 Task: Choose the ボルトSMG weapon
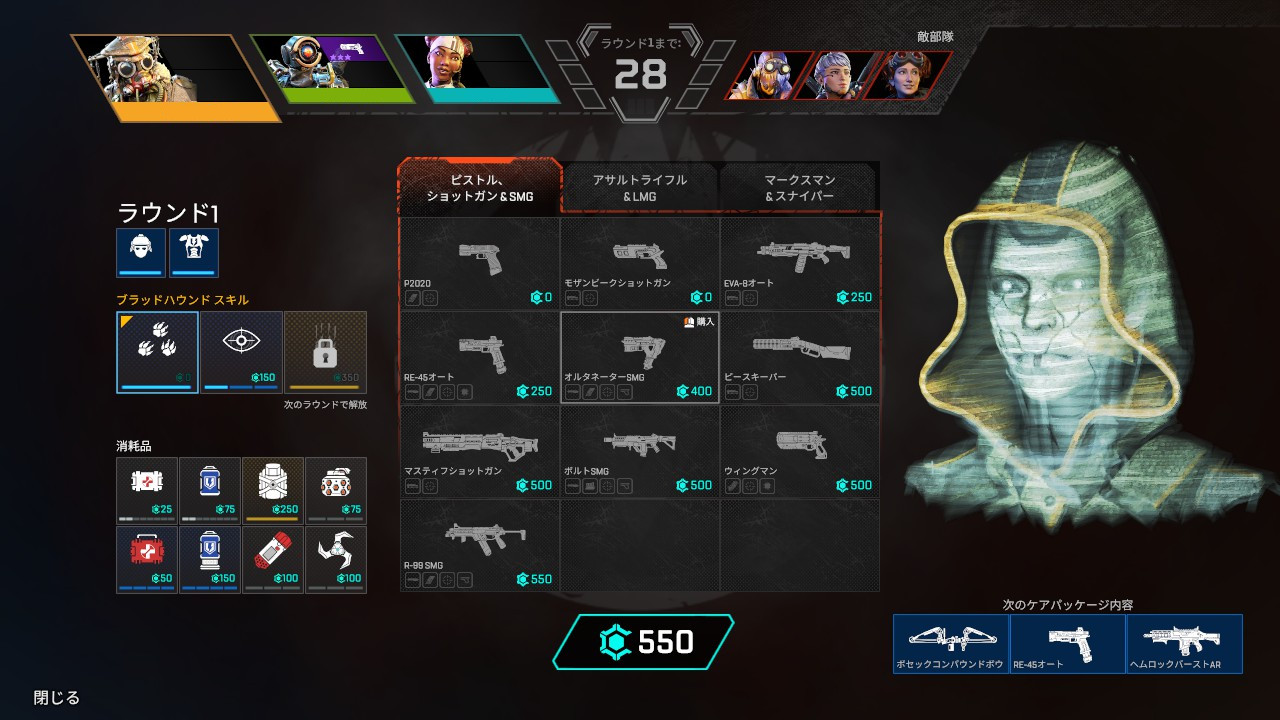(640, 452)
